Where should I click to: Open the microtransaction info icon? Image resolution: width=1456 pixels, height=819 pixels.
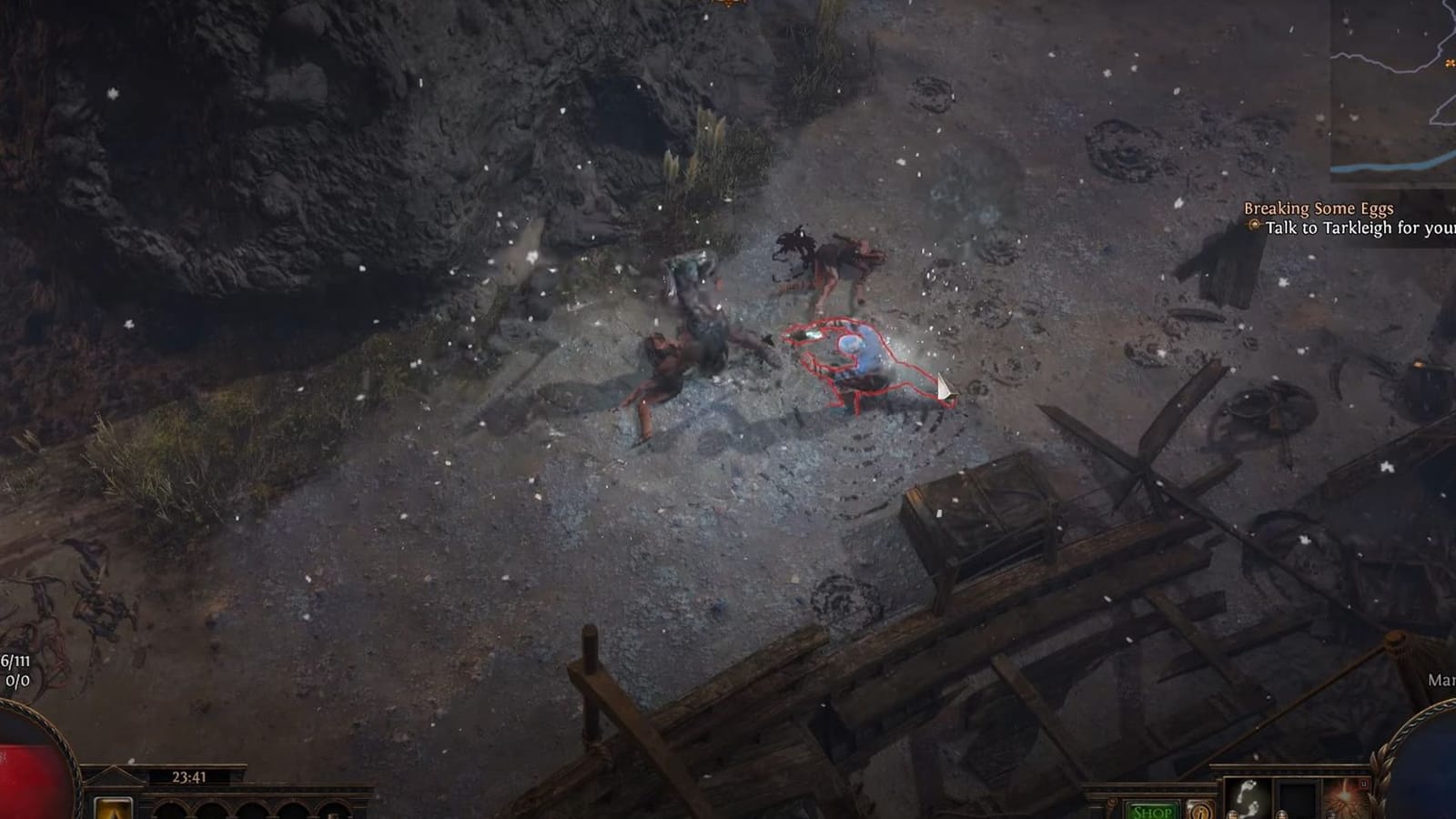point(1199,813)
